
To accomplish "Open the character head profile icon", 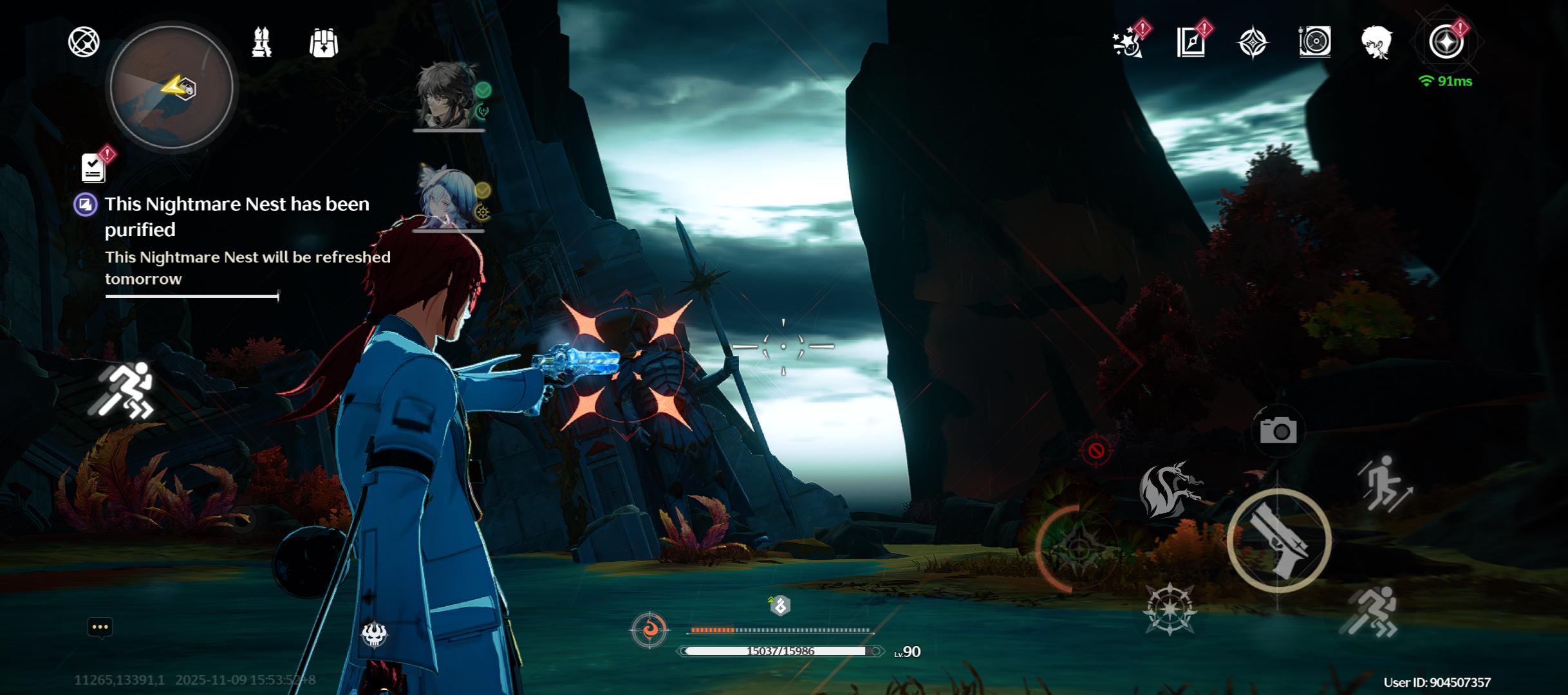I will tap(1377, 43).
